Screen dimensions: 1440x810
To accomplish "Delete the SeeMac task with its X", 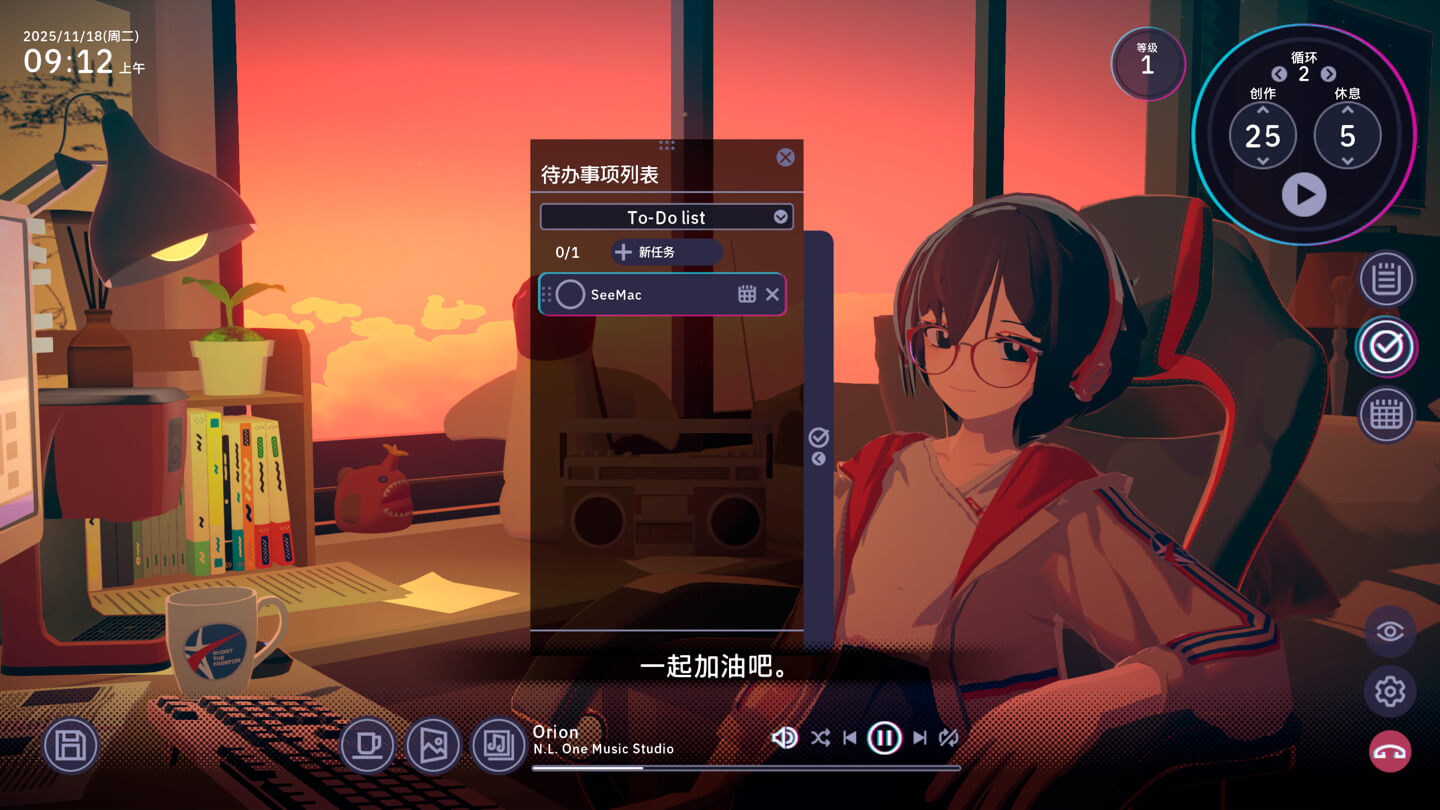I will tap(772, 294).
